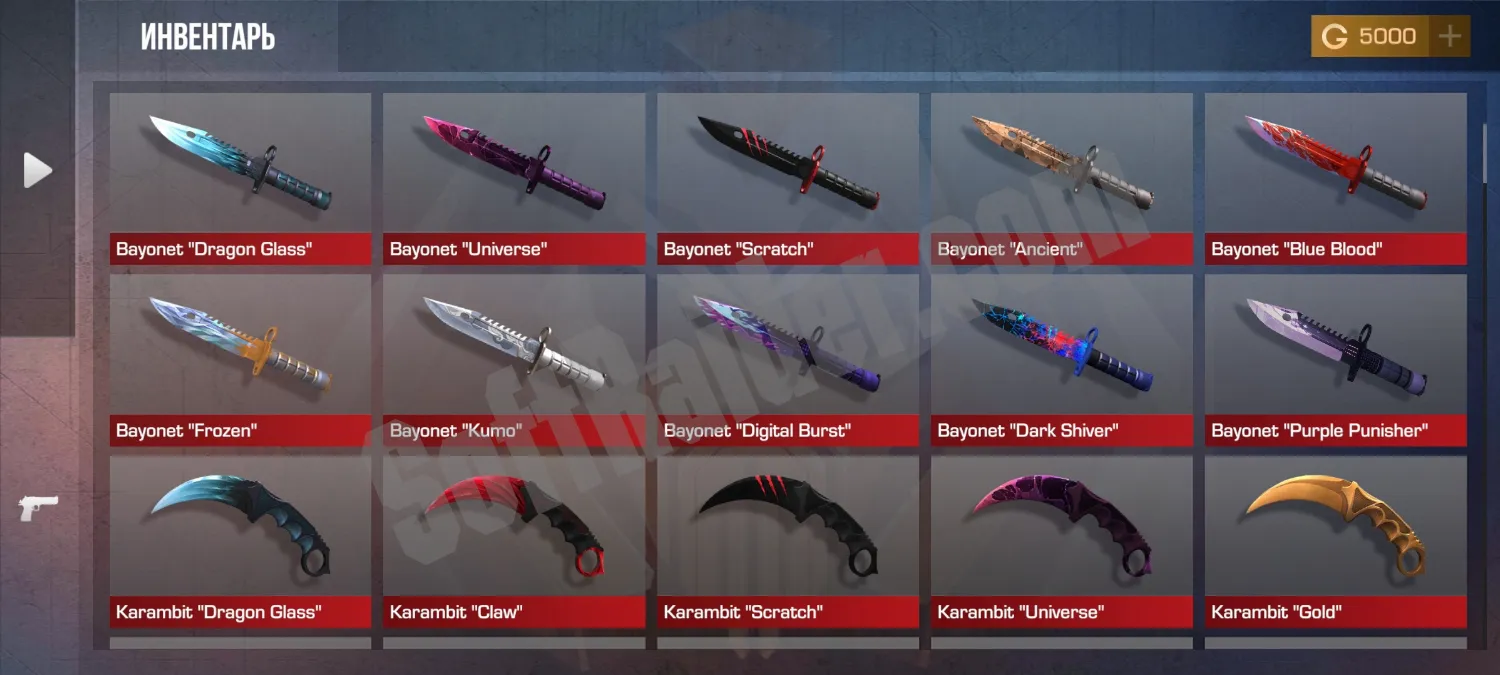Click the white play arrow button
Screen dimensions: 1500x675
pos(38,171)
